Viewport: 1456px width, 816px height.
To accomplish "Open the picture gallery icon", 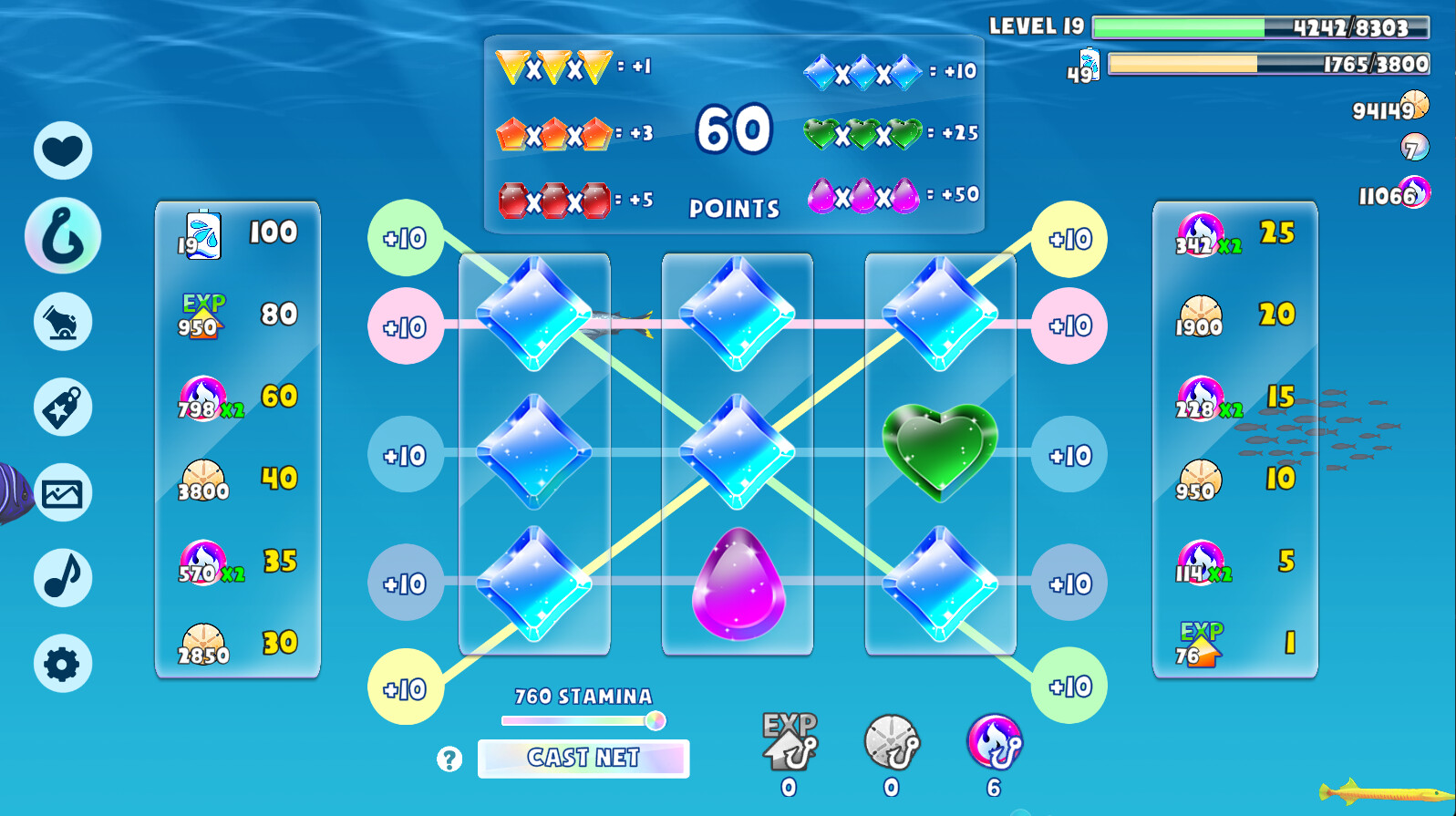I will coord(62,492).
